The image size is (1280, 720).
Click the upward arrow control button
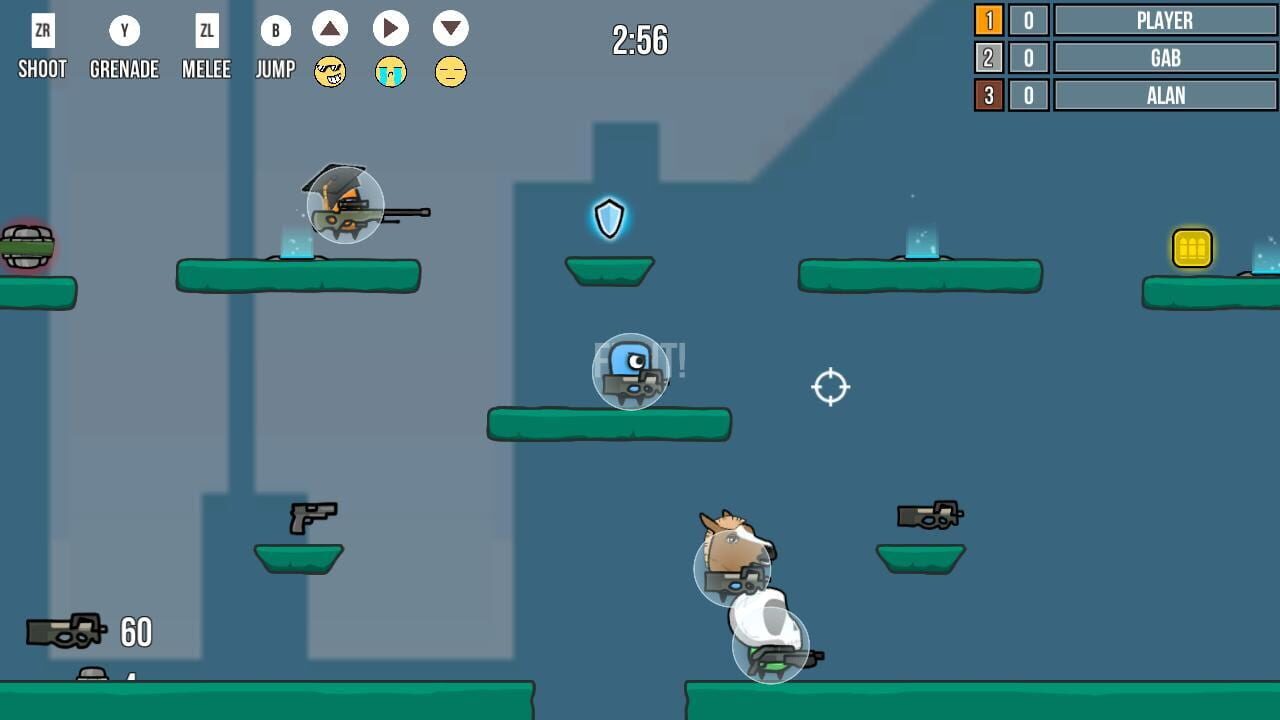coord(331,29)
